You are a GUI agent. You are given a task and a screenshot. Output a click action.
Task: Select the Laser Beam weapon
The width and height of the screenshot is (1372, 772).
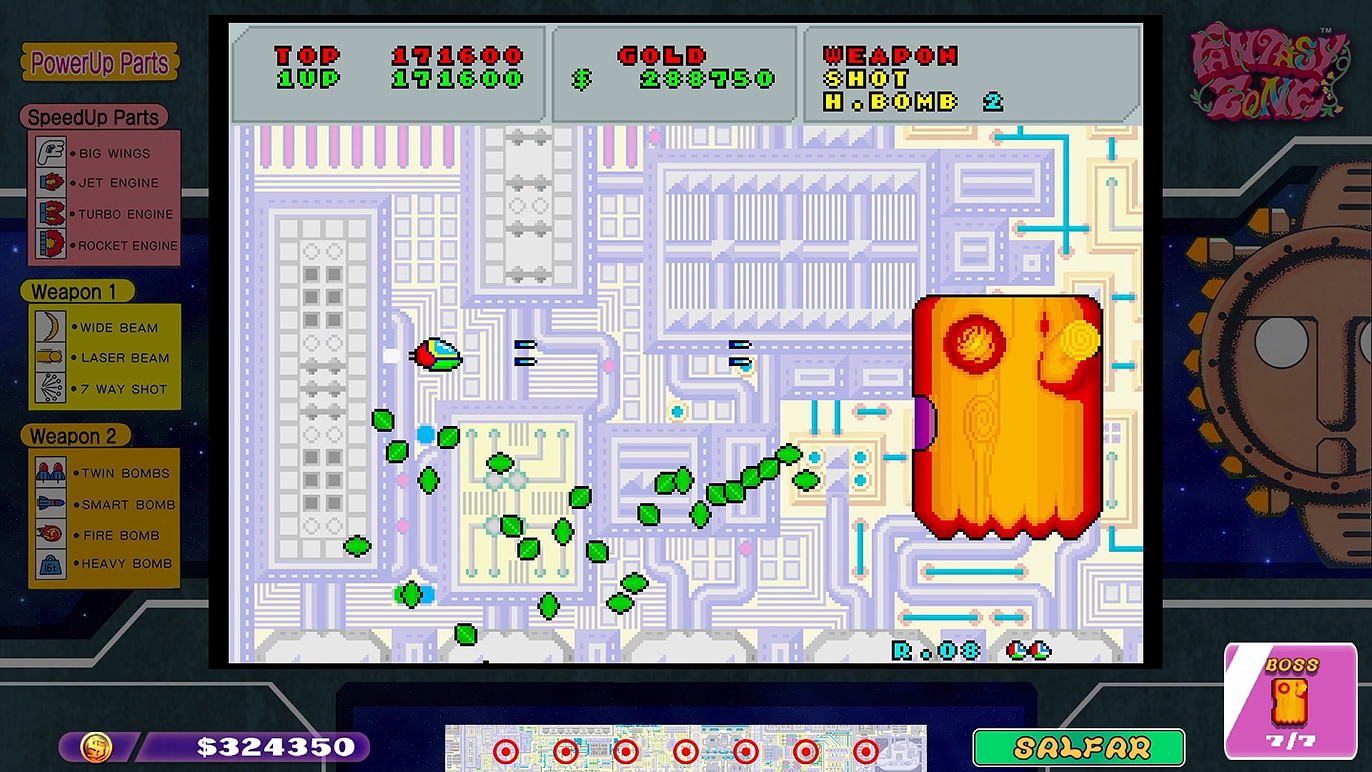pos(104,358)
